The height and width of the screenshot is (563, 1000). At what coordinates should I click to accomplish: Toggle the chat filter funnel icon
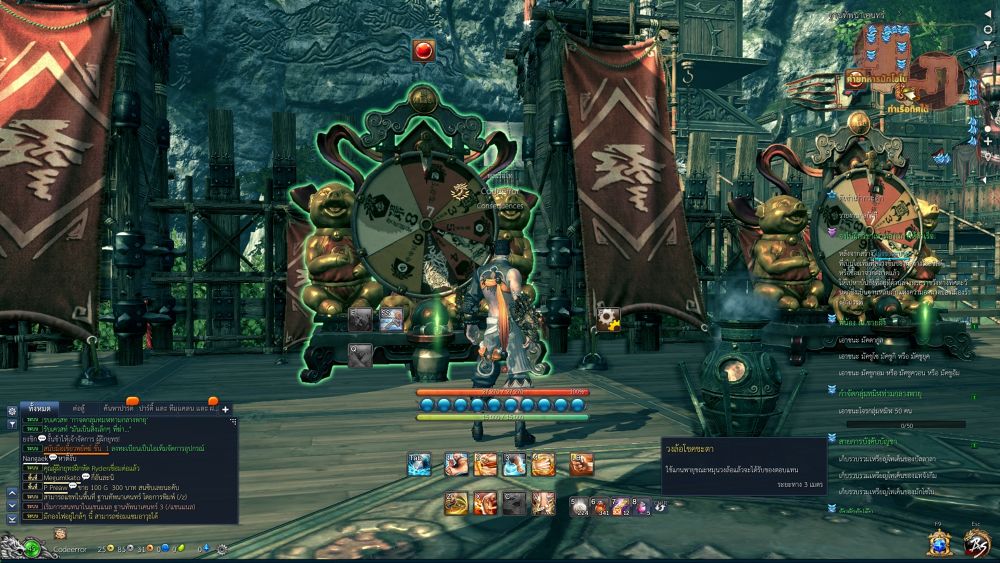click(x=11, y=424)
